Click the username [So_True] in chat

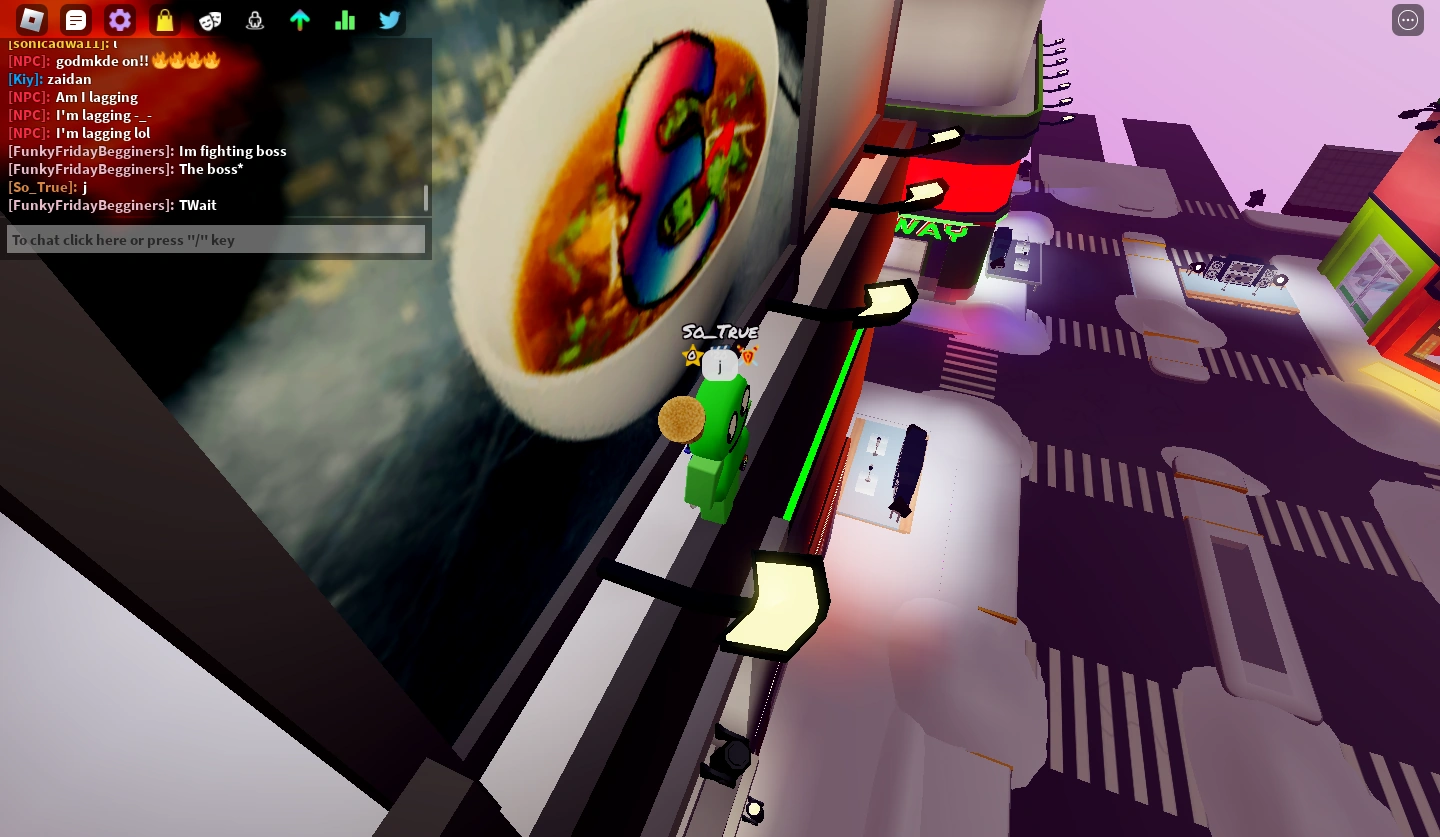40,187
